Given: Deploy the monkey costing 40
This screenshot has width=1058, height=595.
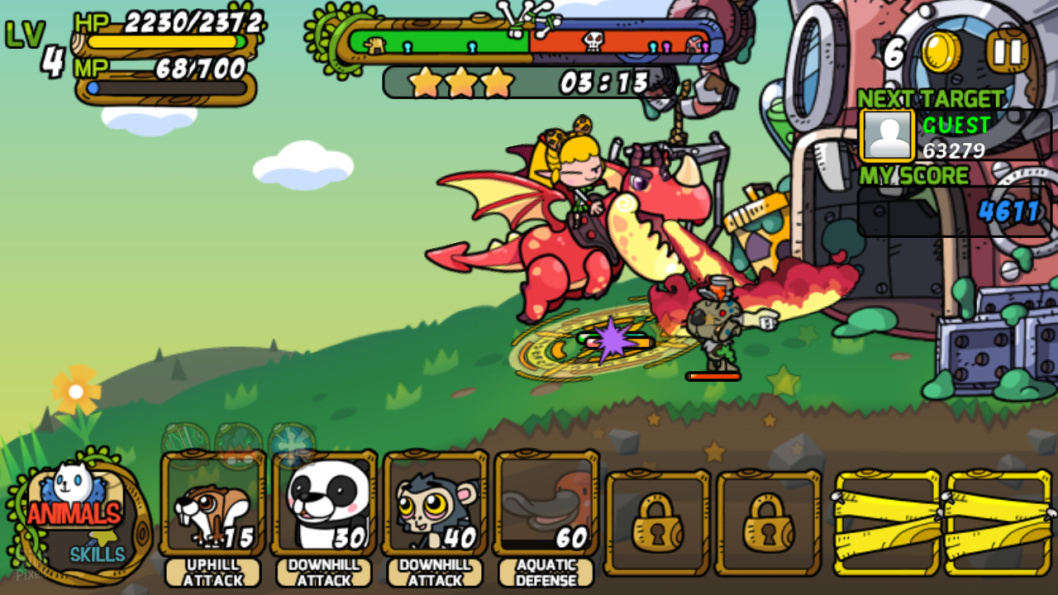Looking at the screenshot, I should click(435, 505).
